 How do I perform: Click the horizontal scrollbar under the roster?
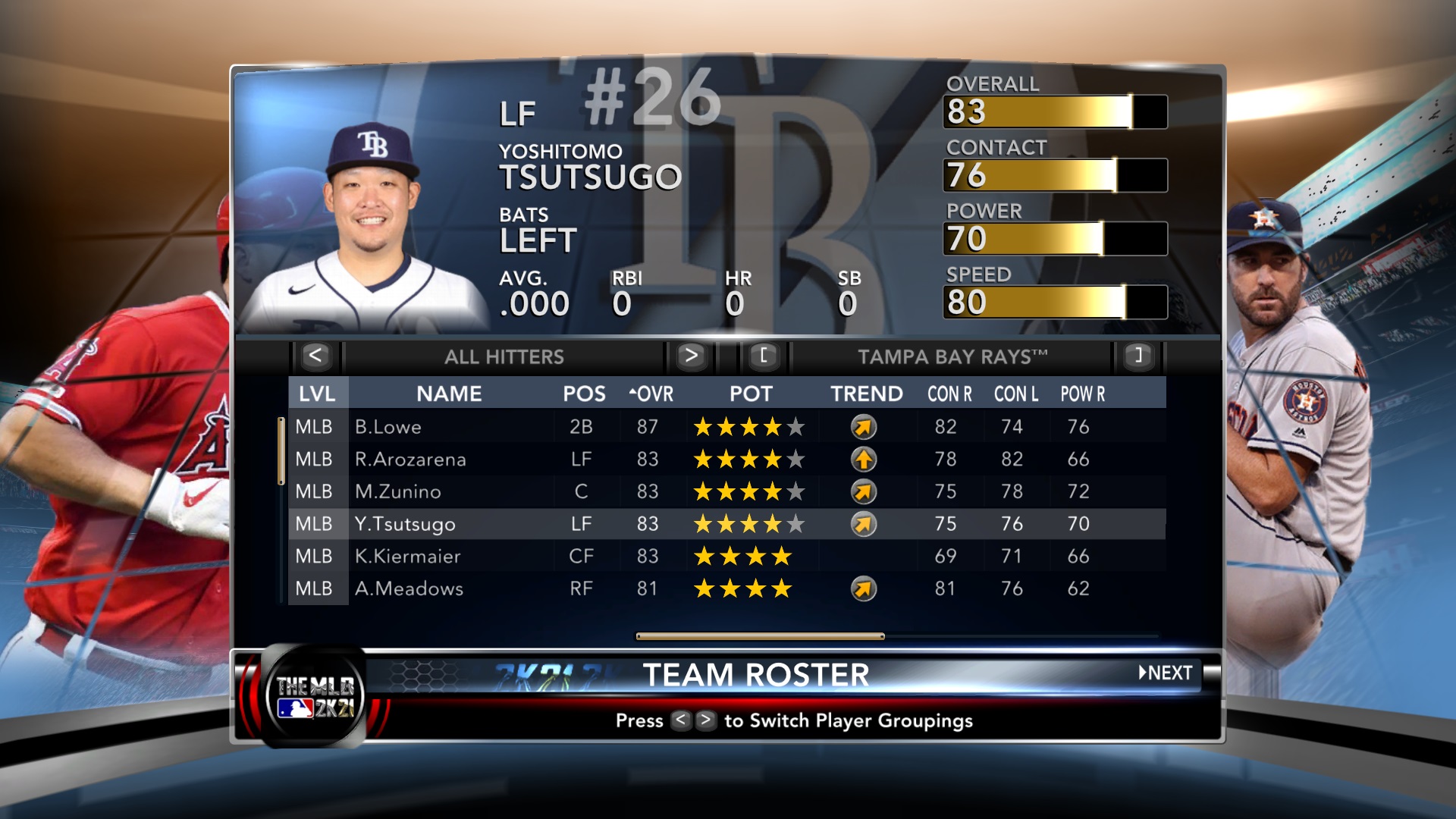760,637
